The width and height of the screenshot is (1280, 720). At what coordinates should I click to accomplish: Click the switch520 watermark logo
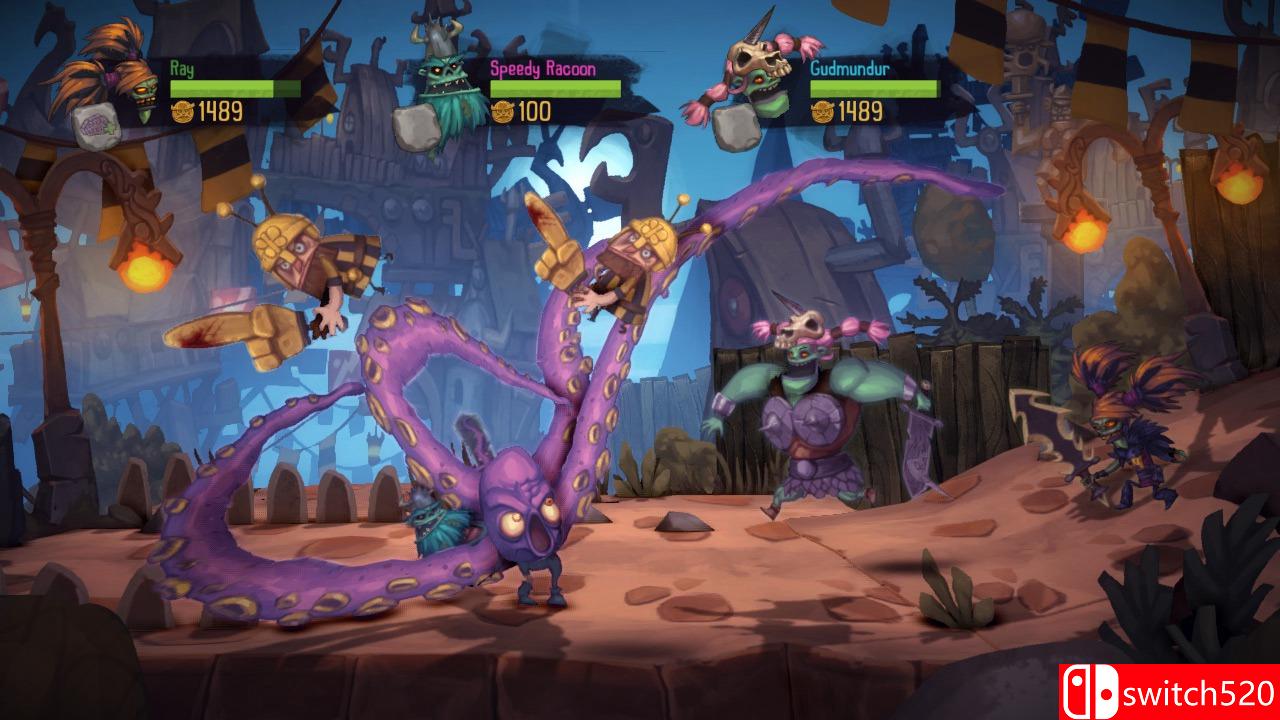coord(1168,692)
